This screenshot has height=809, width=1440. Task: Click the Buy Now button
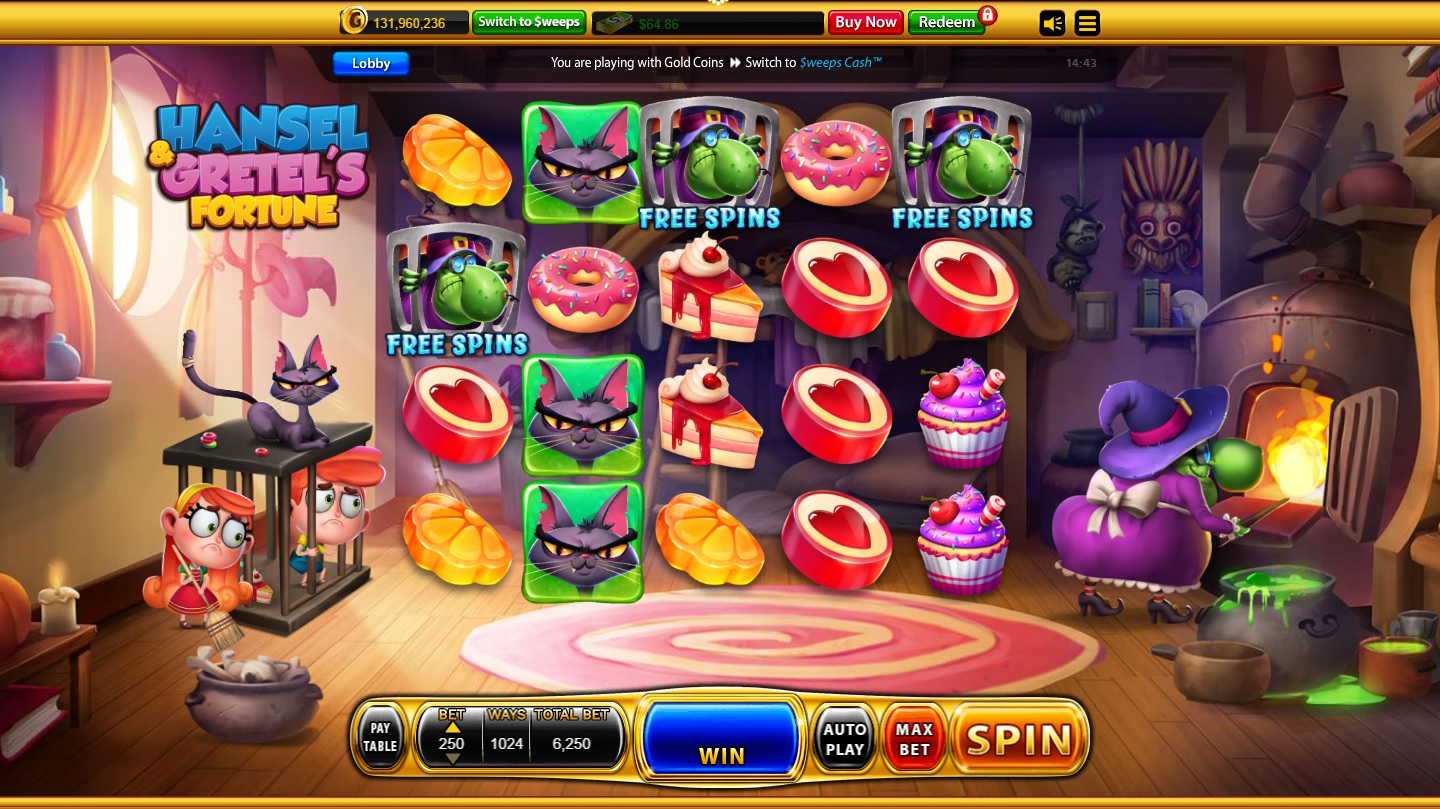pyautogui.click(x=865, y=21)
